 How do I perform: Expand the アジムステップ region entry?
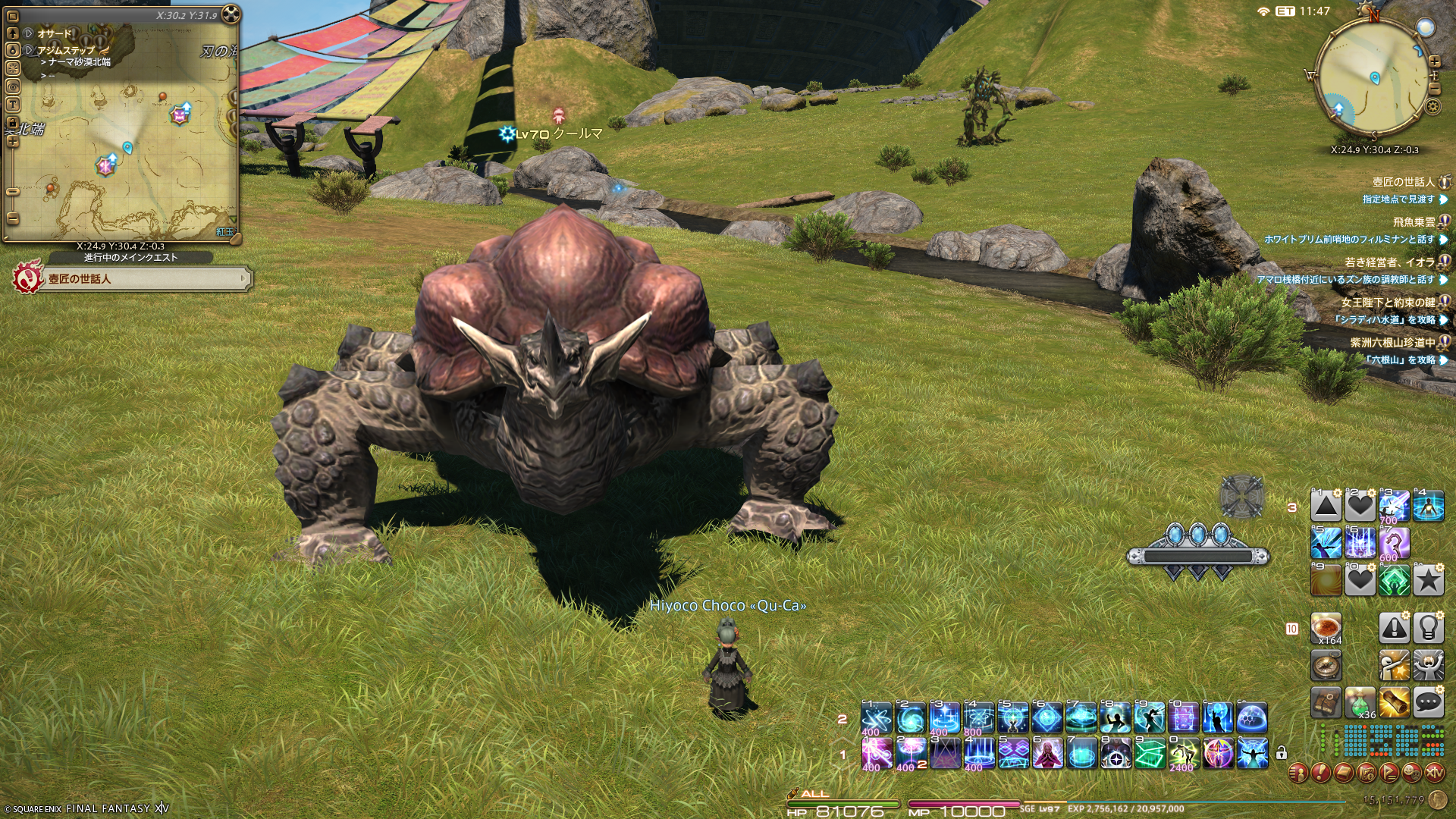pos(30,50)
